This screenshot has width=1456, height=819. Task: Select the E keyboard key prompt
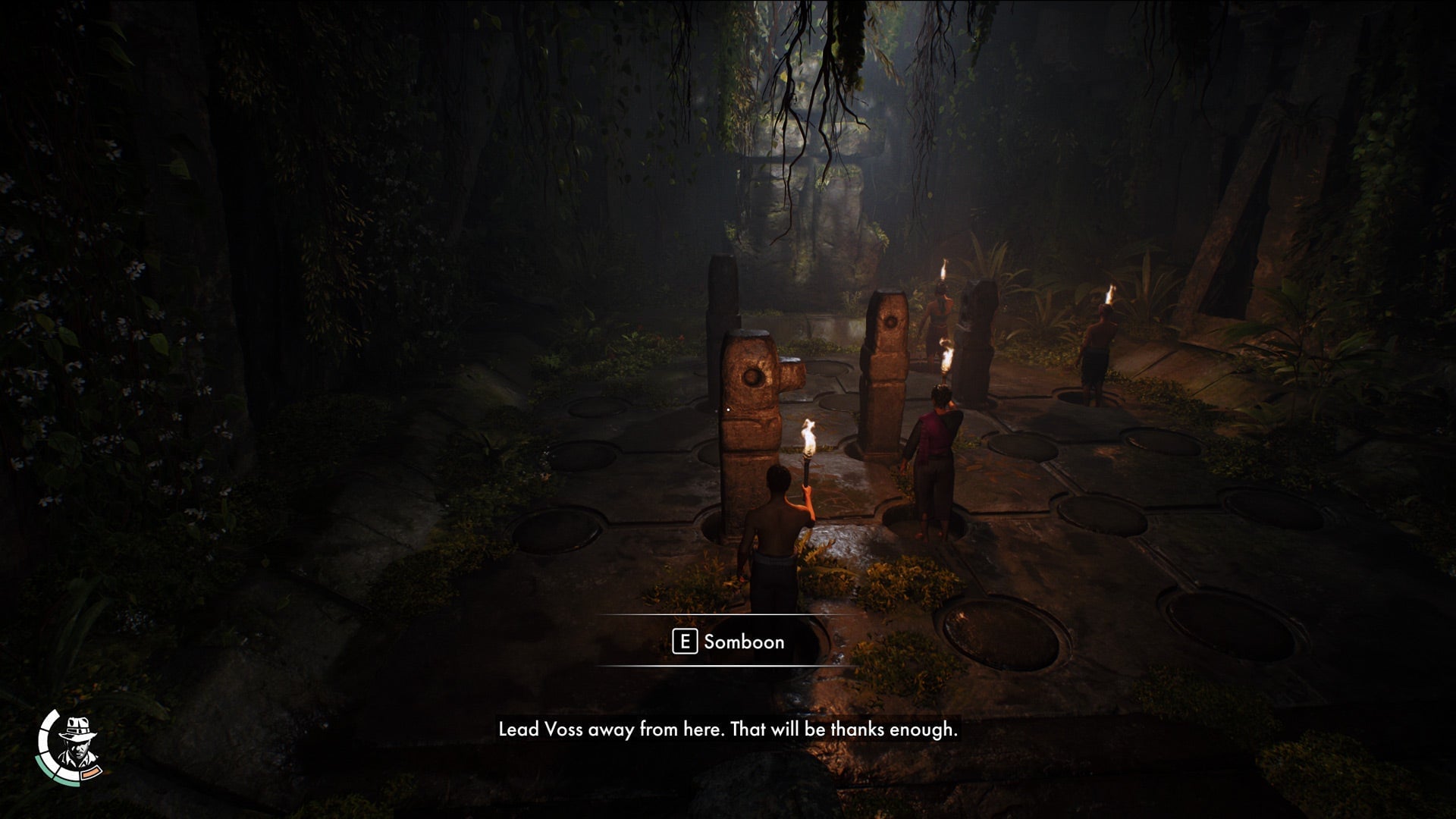[x=686, y=642]
